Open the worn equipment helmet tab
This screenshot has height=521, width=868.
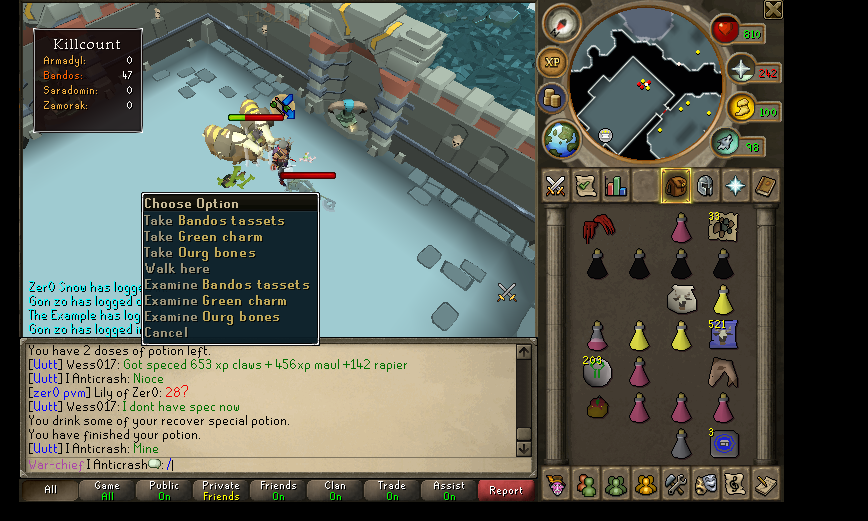click(705, 186)
